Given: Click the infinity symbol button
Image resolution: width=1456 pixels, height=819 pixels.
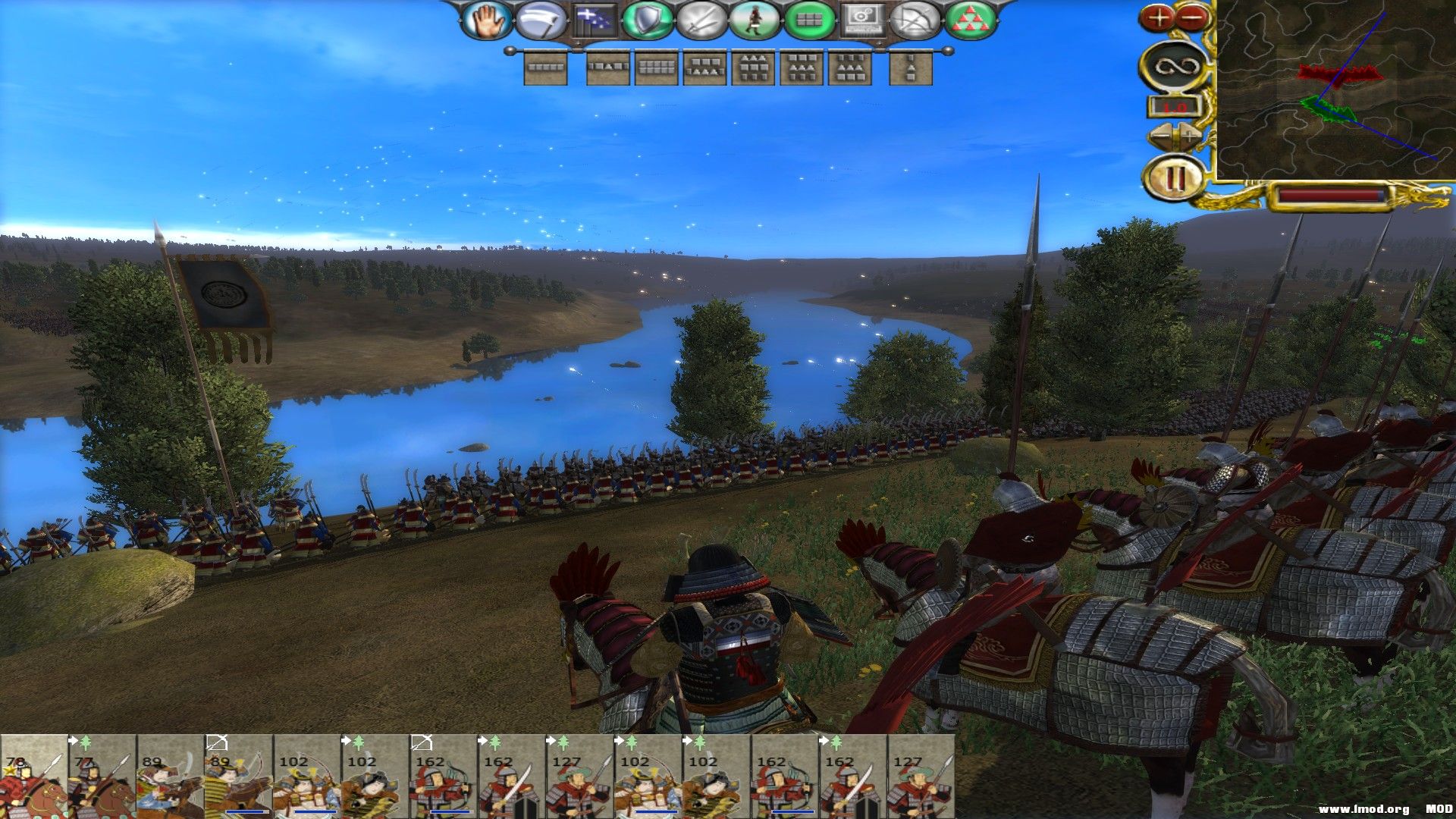Looking at the screenshot, I should click(x=1175, y=67).
